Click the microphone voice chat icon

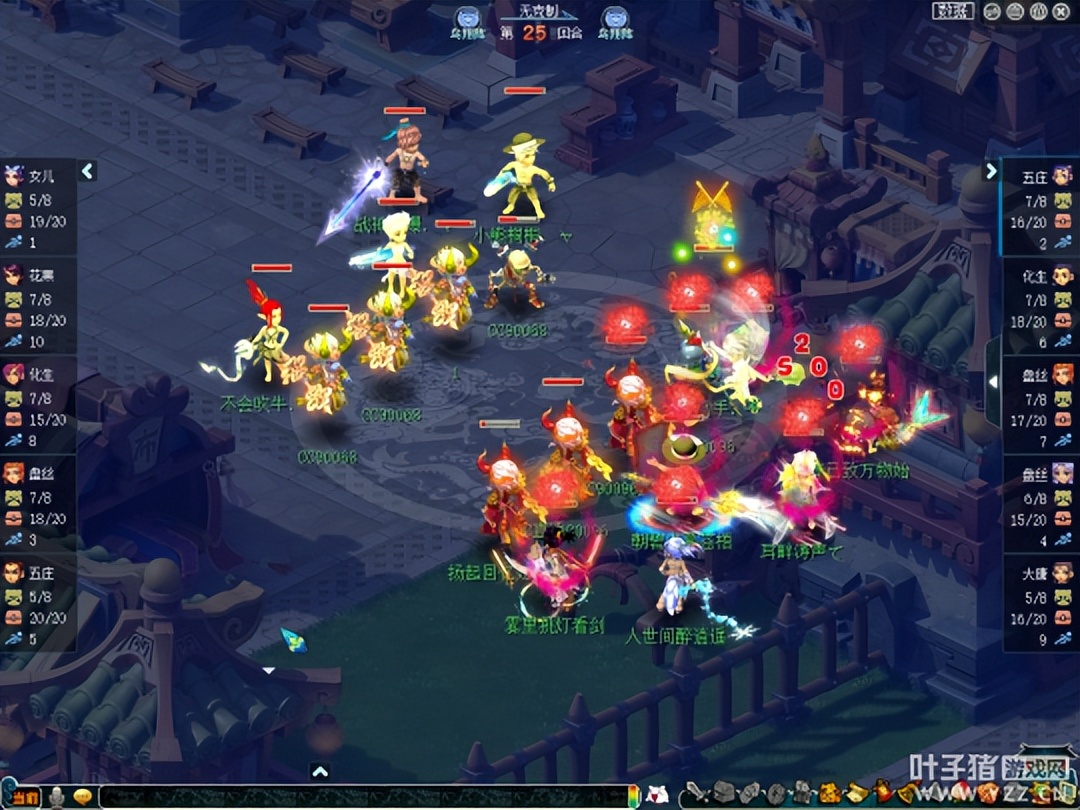click(57, 797)
